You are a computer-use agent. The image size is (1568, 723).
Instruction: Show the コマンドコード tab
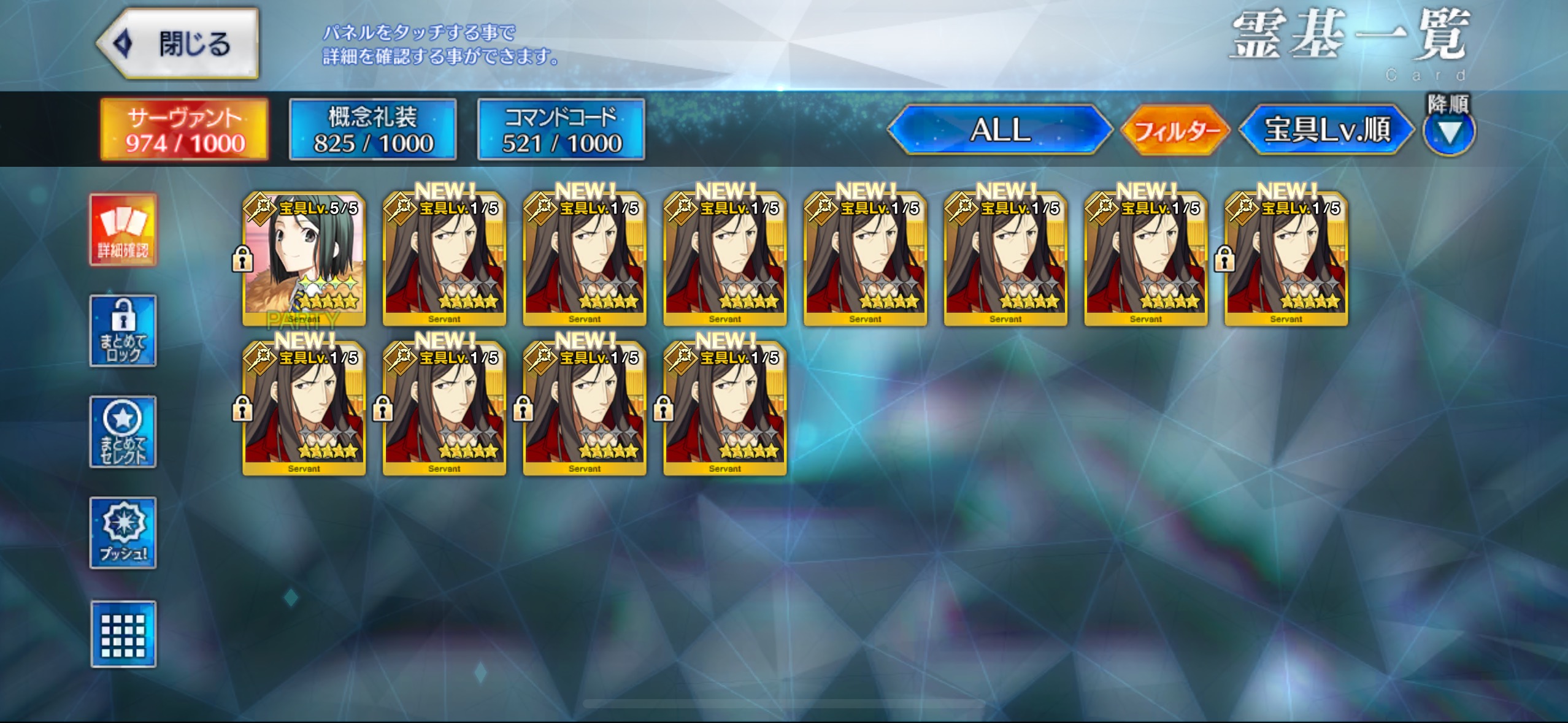click(x=561, y=130)
